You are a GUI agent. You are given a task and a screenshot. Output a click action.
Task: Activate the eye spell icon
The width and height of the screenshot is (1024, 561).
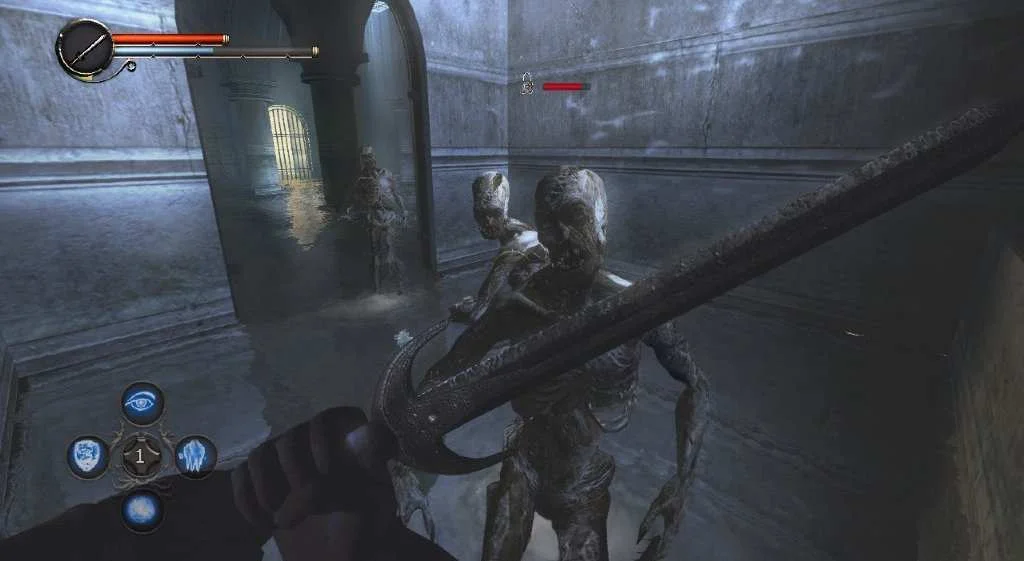143,403
